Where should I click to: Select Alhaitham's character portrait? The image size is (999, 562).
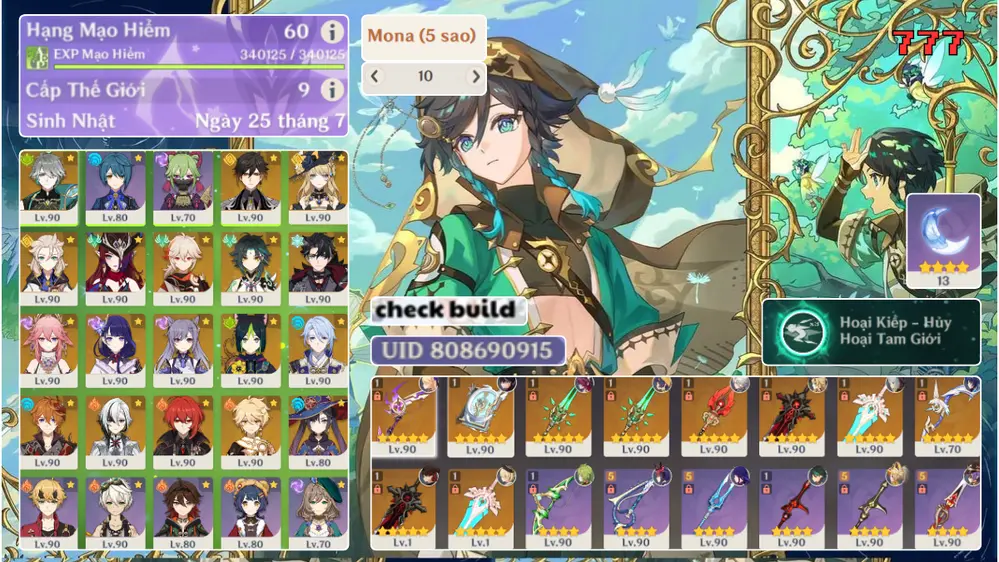coord(48,184)
